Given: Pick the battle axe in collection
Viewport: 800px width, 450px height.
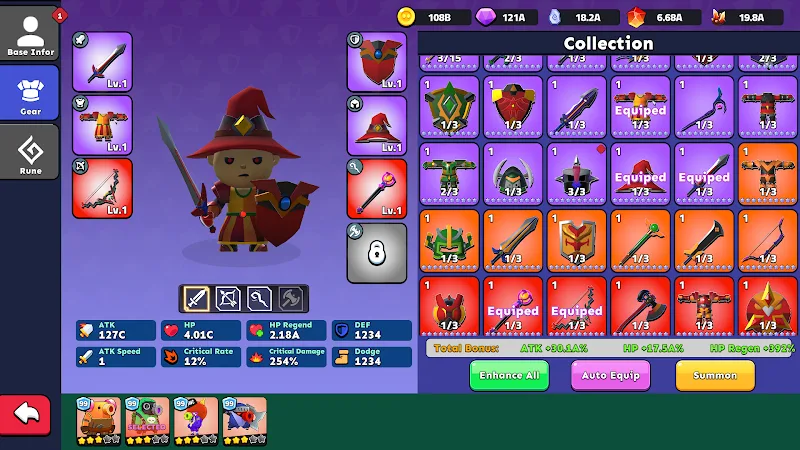Looking at the screenshot, I should [x=641, y=306].
